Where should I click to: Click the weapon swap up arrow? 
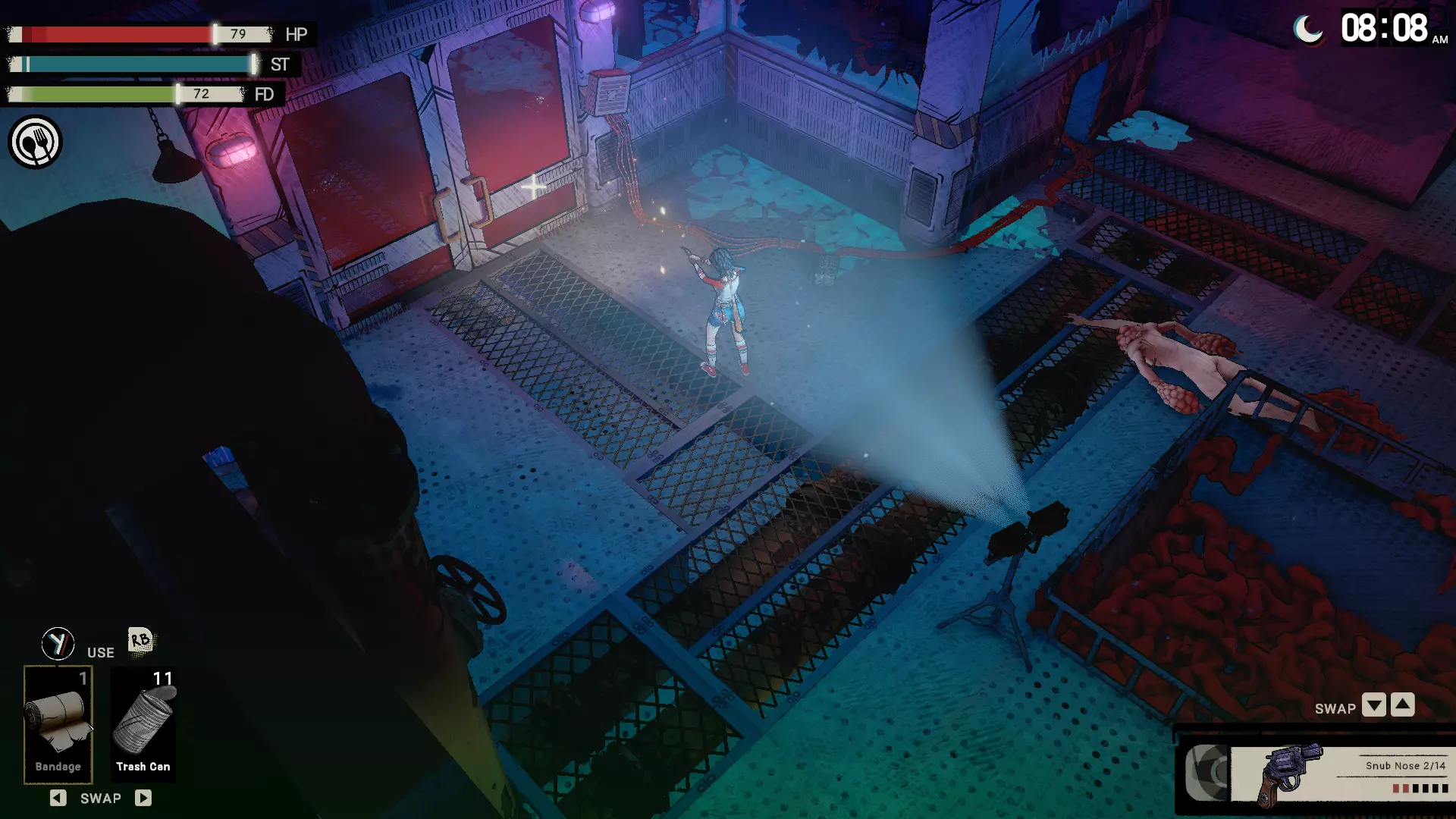point(1403,705)
